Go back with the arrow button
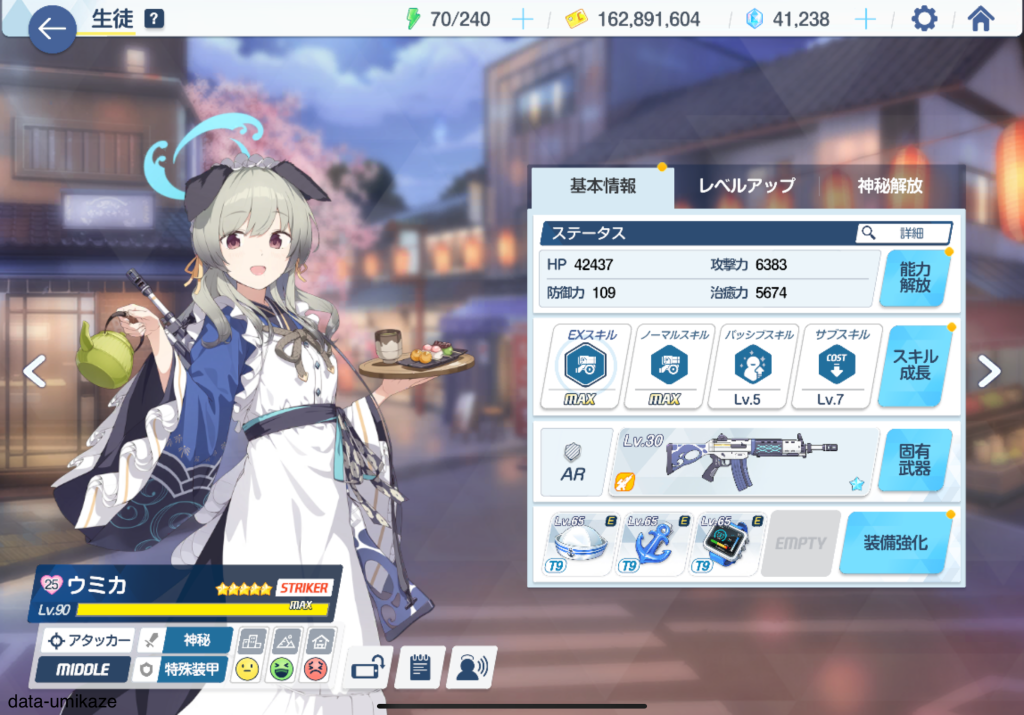 (x=52, y=29)
